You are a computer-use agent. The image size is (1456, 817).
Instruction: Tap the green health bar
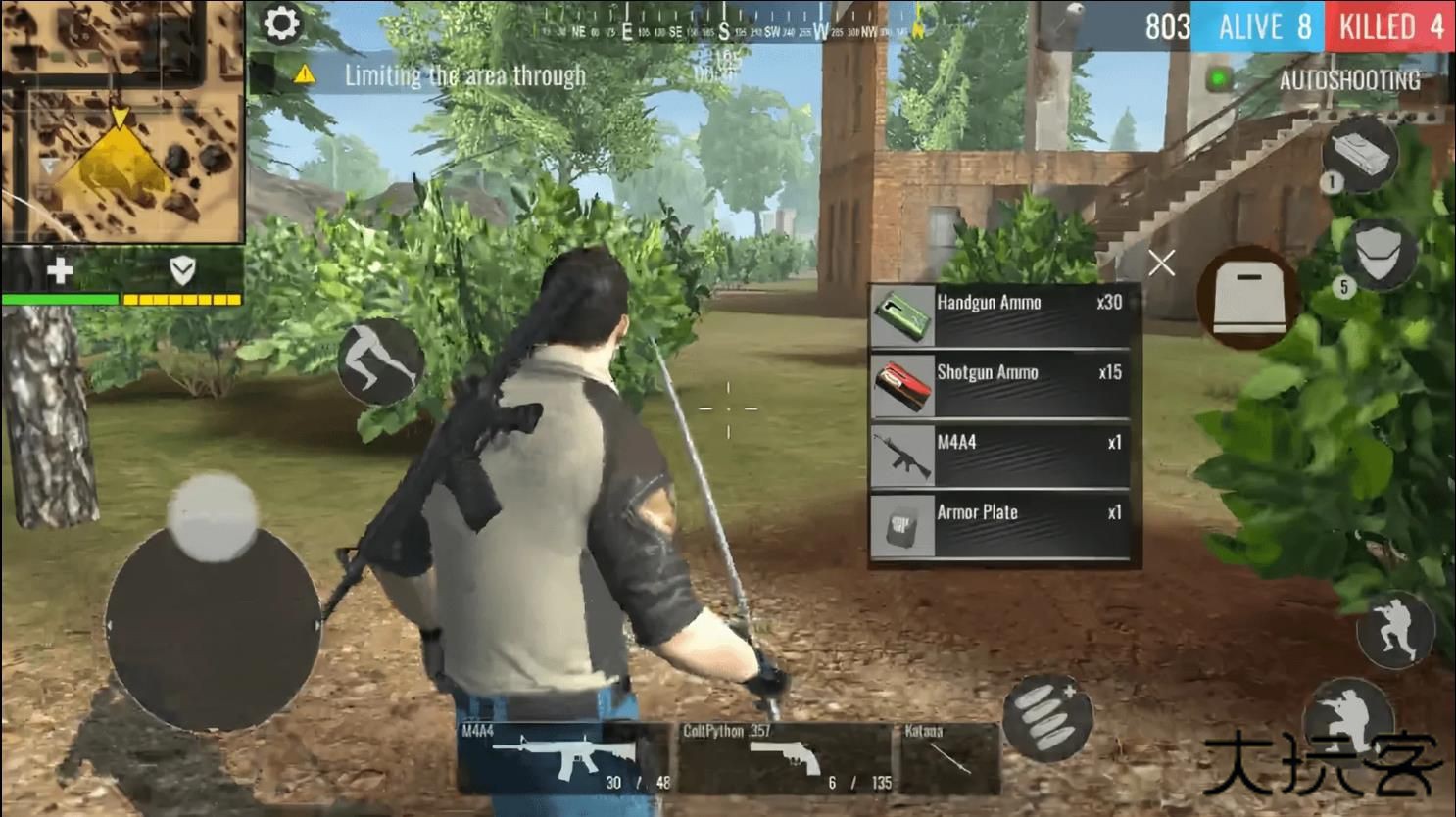(59, 299)
